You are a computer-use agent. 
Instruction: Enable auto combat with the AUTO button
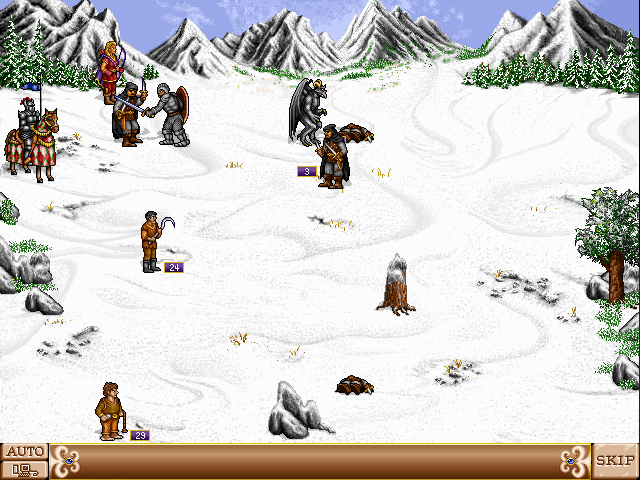coord(24,452)
